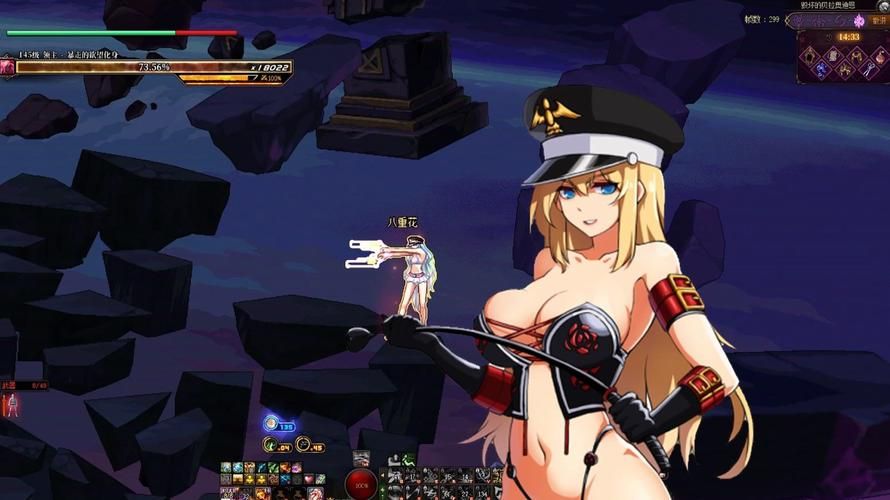The image size is (890, 500).
Task: Click the red 100% orb at bottom center
Action: click(x=361, y=484)
